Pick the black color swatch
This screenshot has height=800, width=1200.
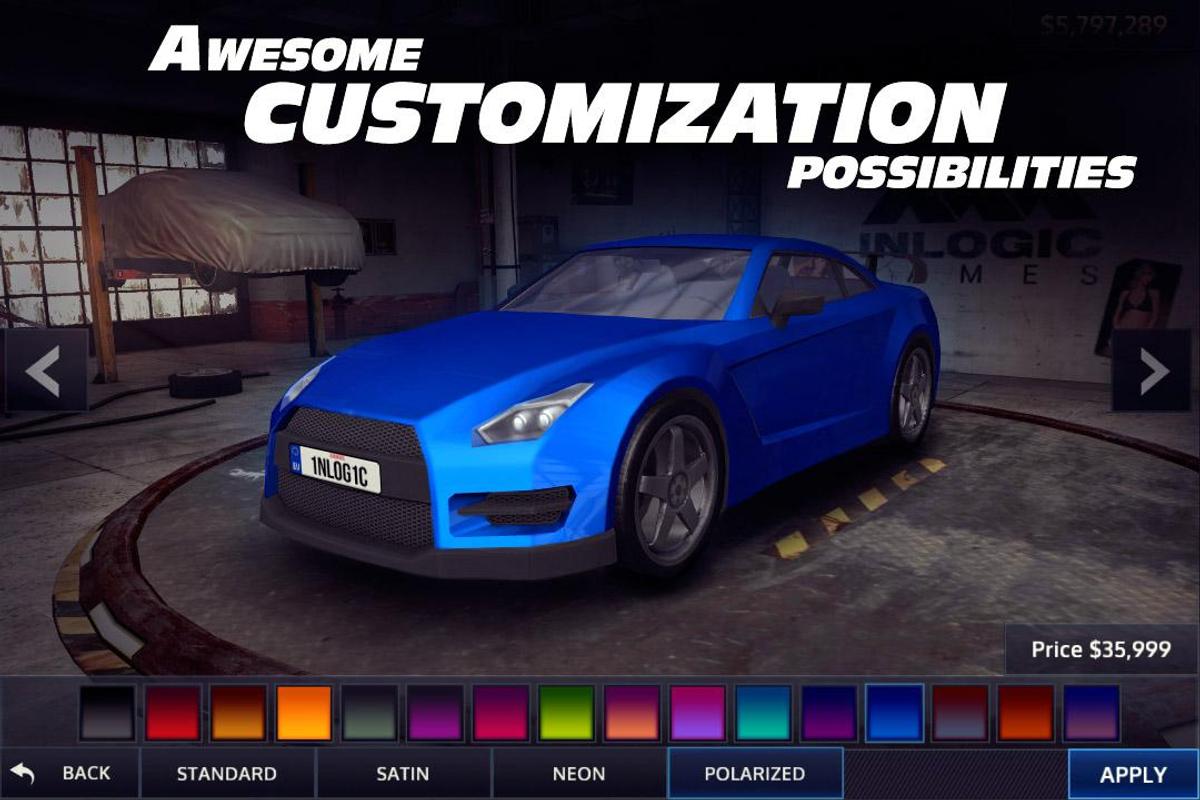point(108,713)
